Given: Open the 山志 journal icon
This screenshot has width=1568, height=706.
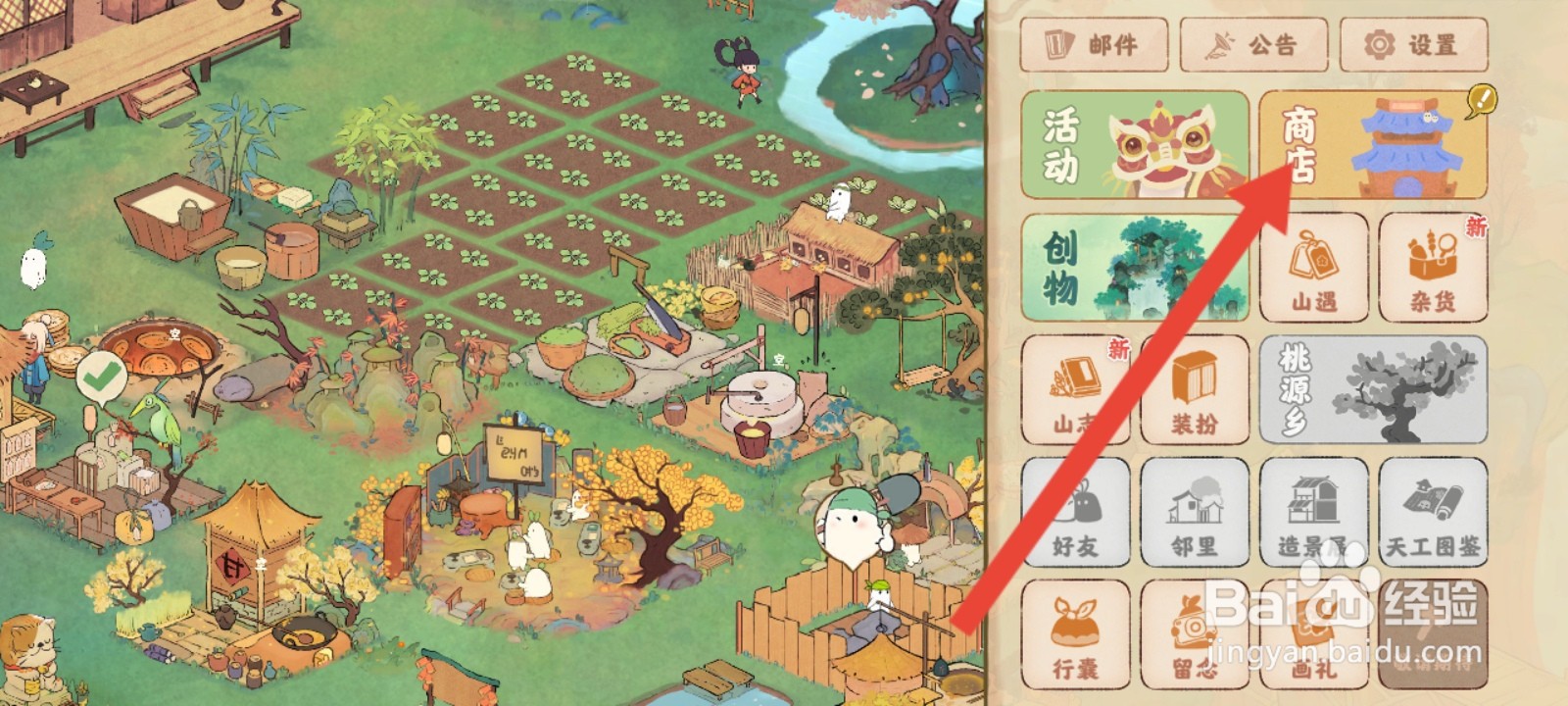Looking at the screenshot, I should click(1075, 390).
